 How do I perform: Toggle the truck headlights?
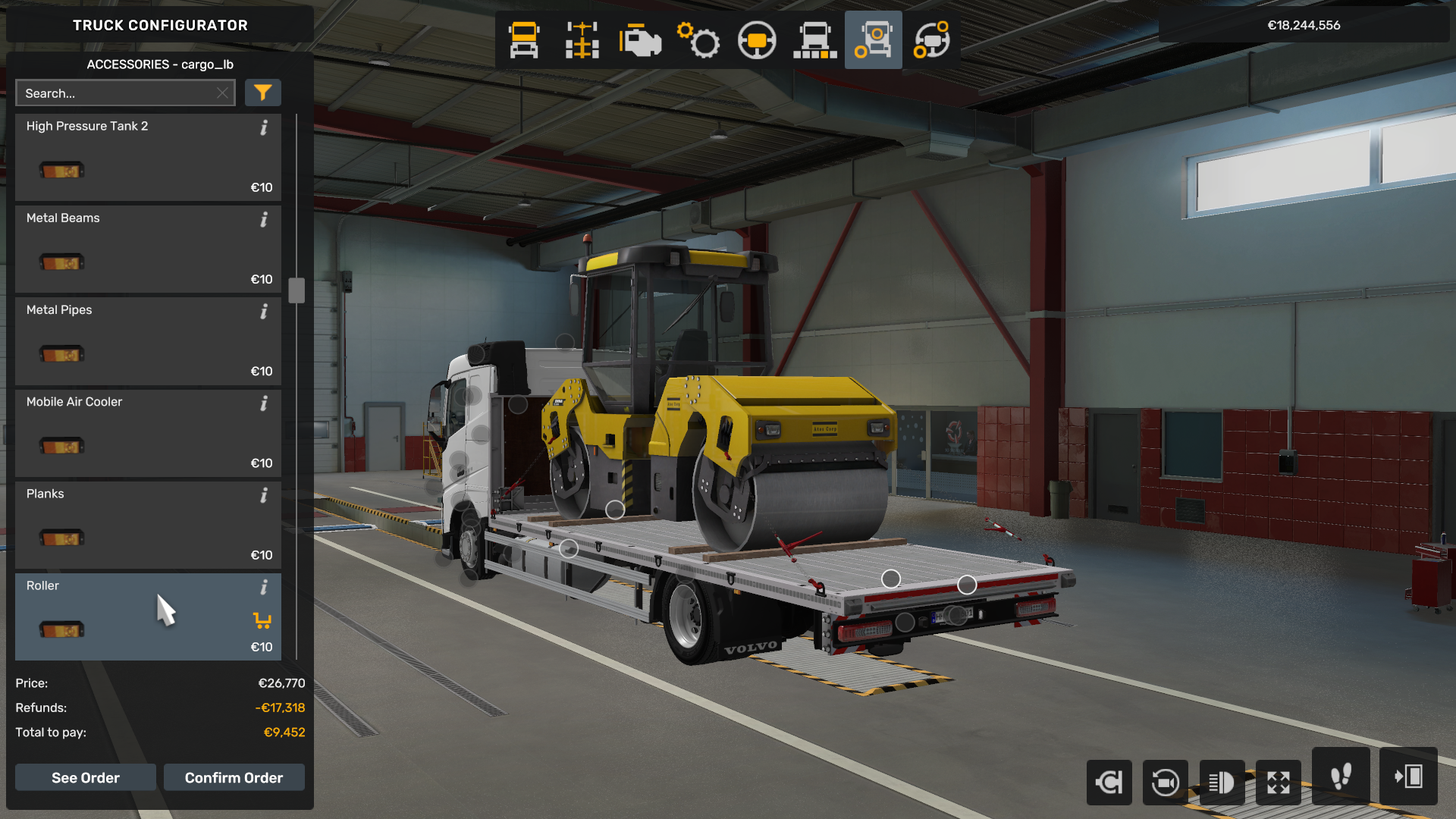(1221, 782)
